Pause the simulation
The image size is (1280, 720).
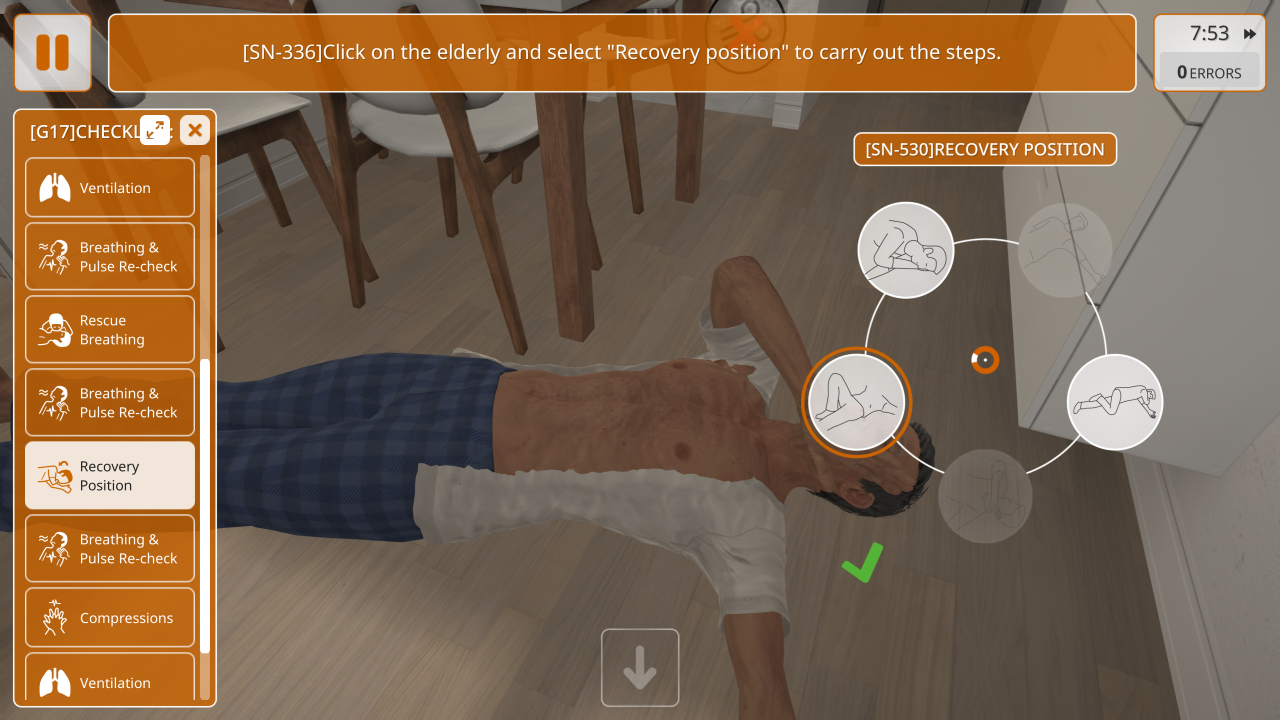click(52, 52)
